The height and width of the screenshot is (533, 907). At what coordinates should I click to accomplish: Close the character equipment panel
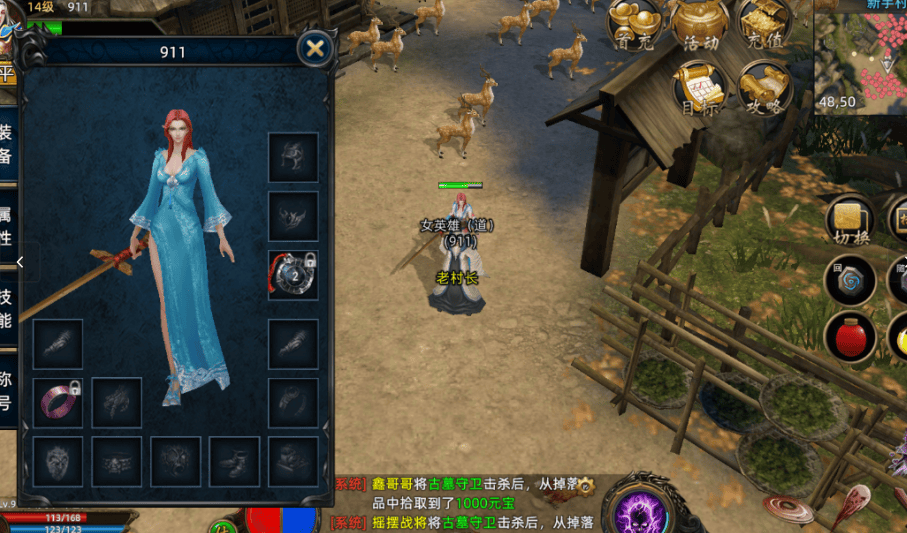(315, 49)
